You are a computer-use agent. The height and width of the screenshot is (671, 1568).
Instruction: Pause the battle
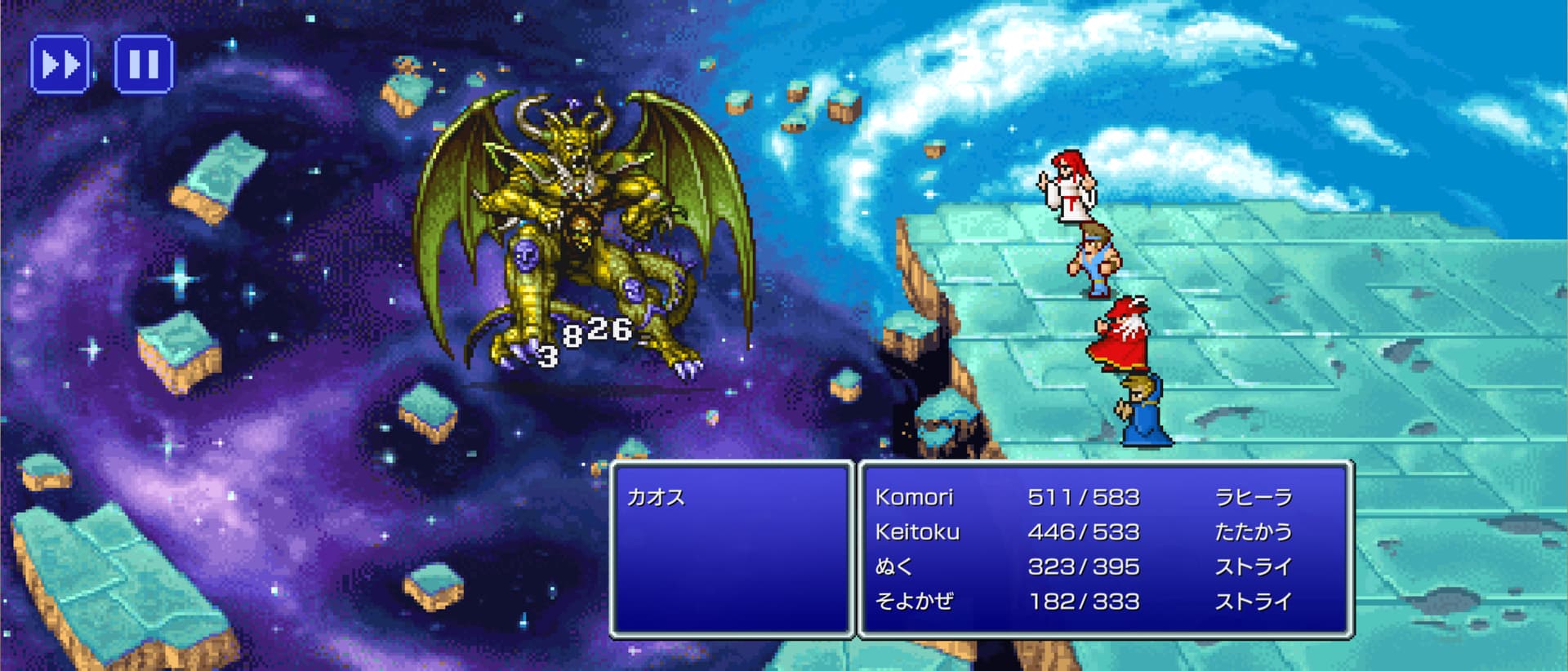(x=144, y=64)
